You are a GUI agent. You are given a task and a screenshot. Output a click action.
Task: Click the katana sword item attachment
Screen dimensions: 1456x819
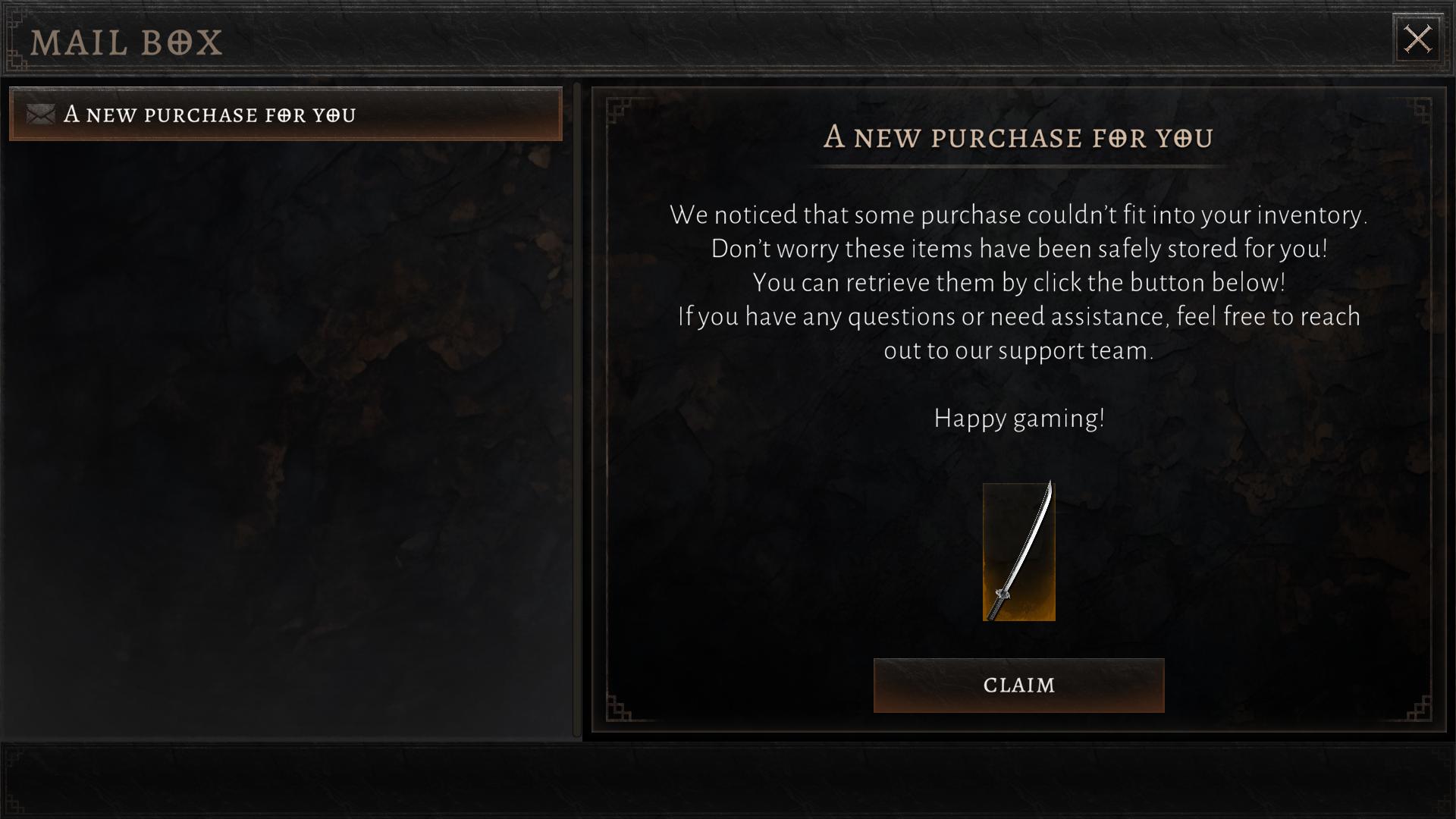[1018, 552]
